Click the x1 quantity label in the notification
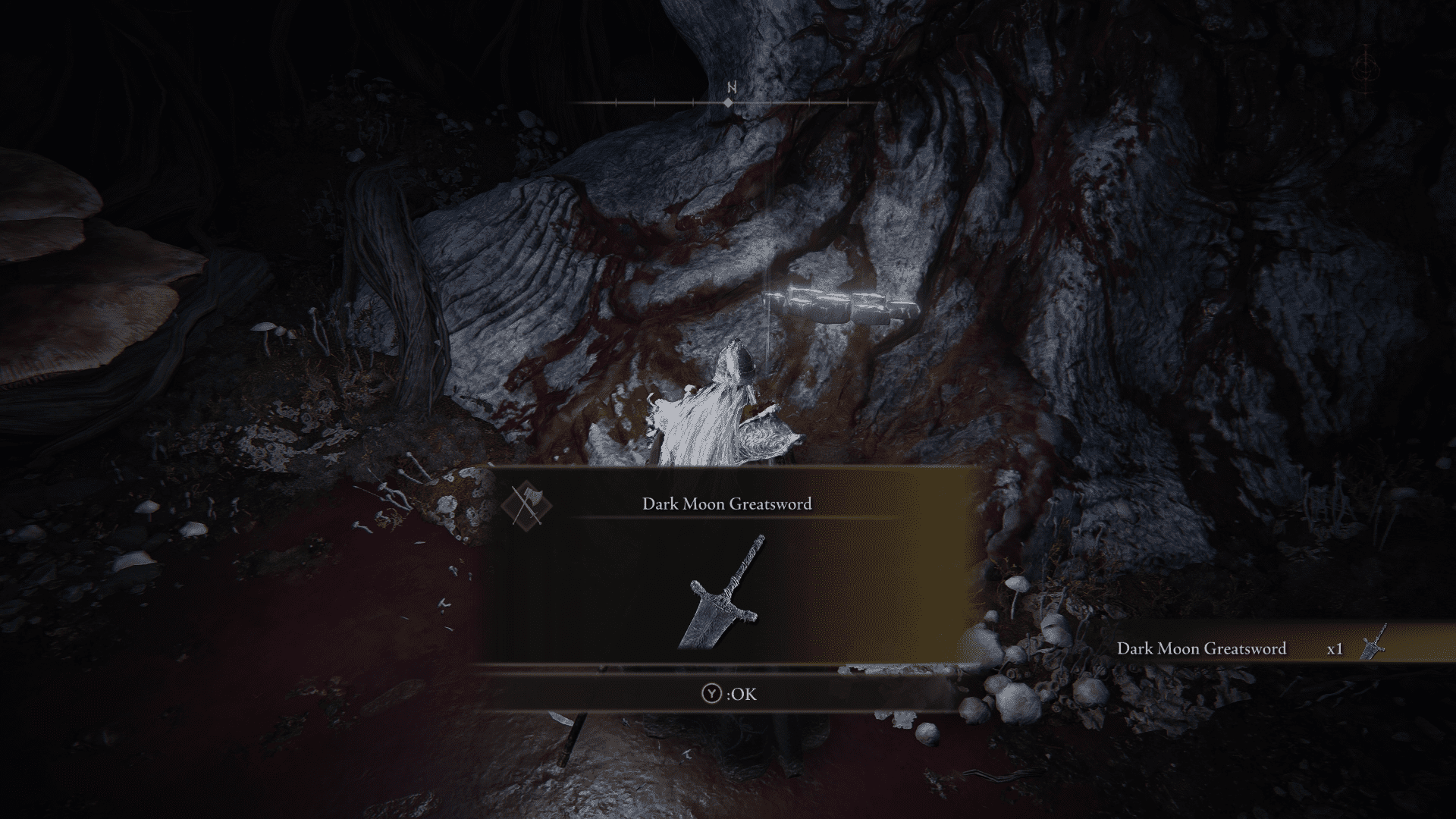 point(1335,648)
